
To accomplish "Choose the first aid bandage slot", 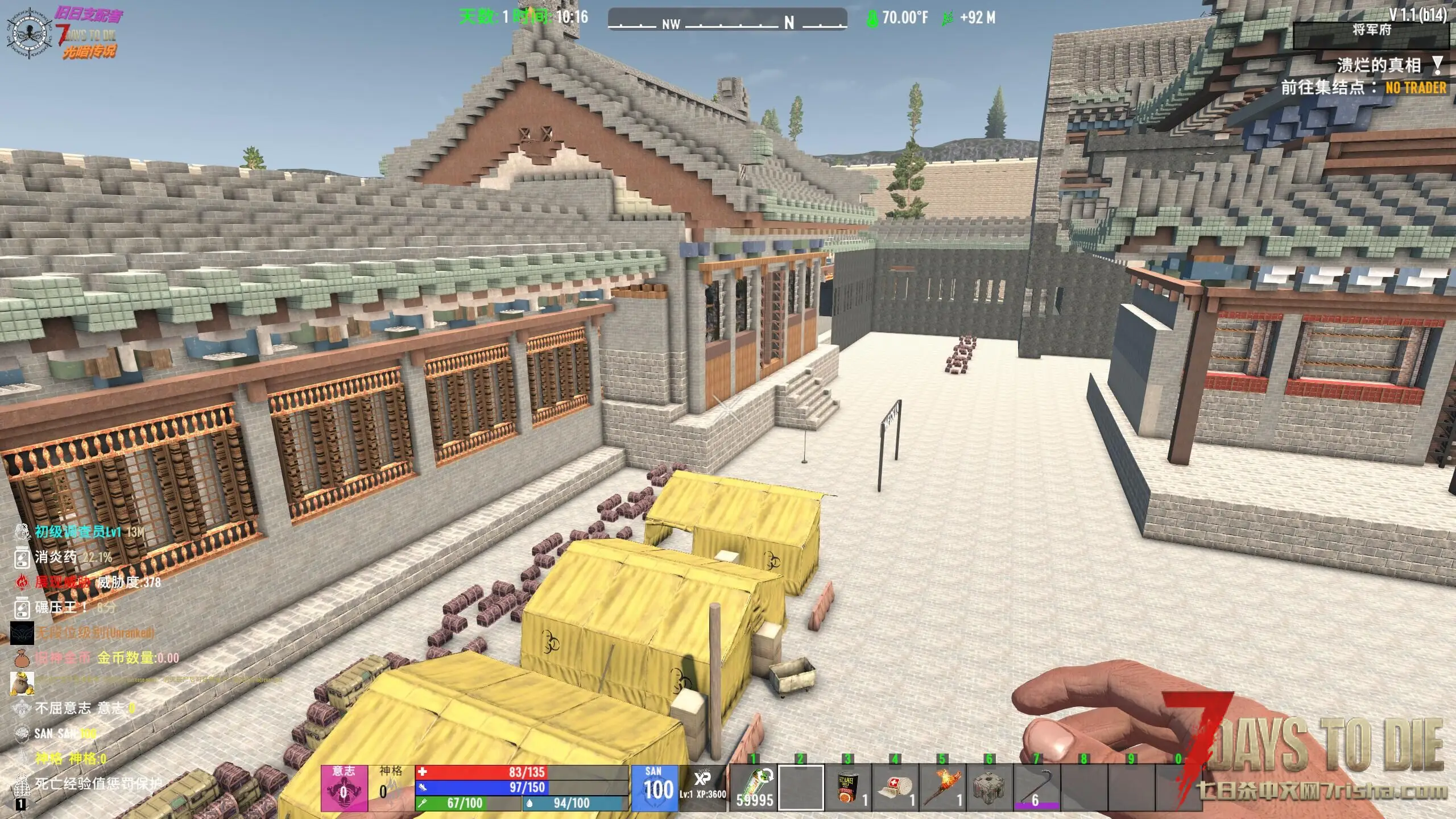I will [x=895, y=787].
